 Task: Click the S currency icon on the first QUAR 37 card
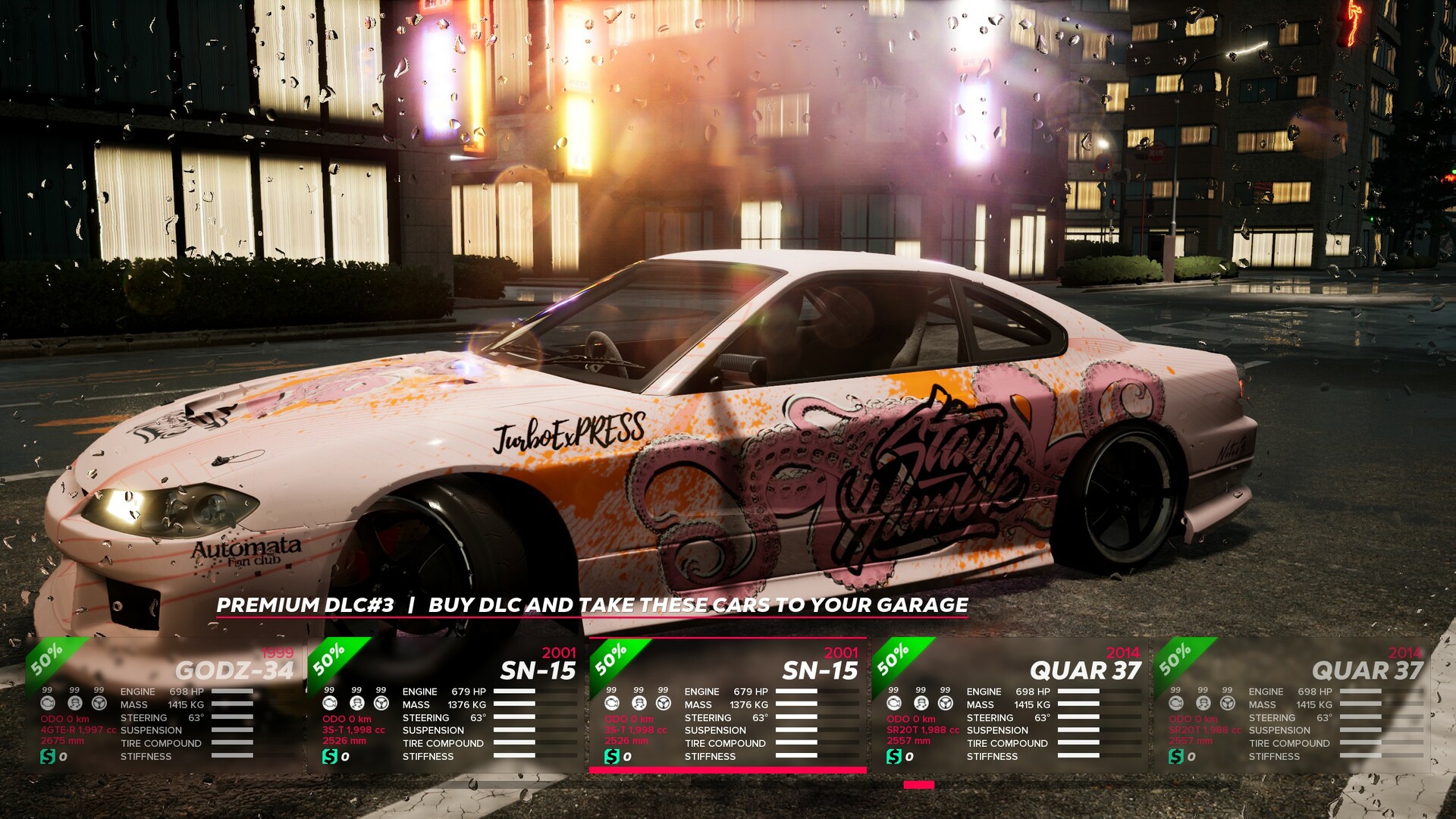(896, 757)
